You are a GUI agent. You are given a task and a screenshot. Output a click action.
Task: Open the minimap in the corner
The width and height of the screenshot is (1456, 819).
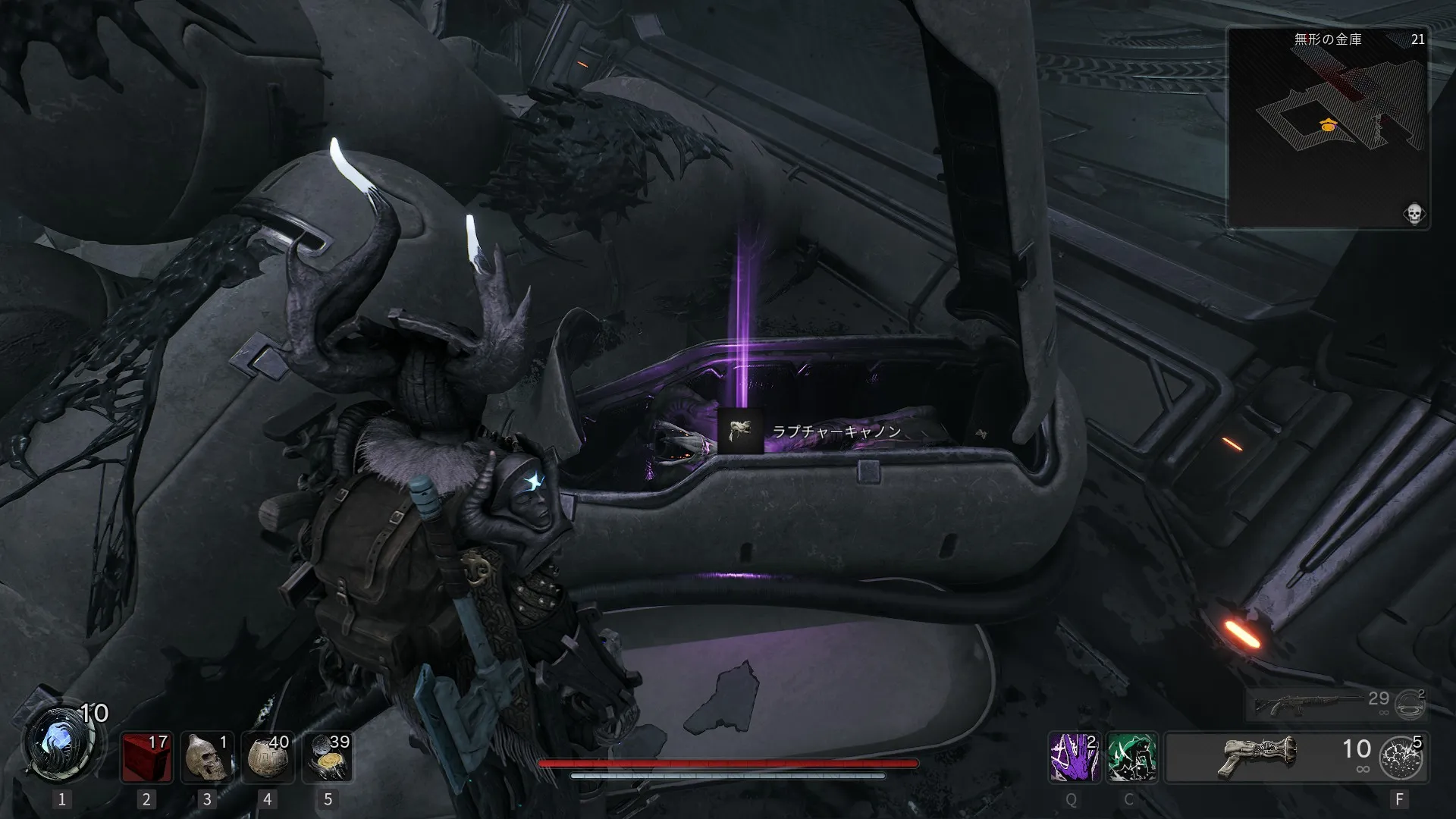1328,127
